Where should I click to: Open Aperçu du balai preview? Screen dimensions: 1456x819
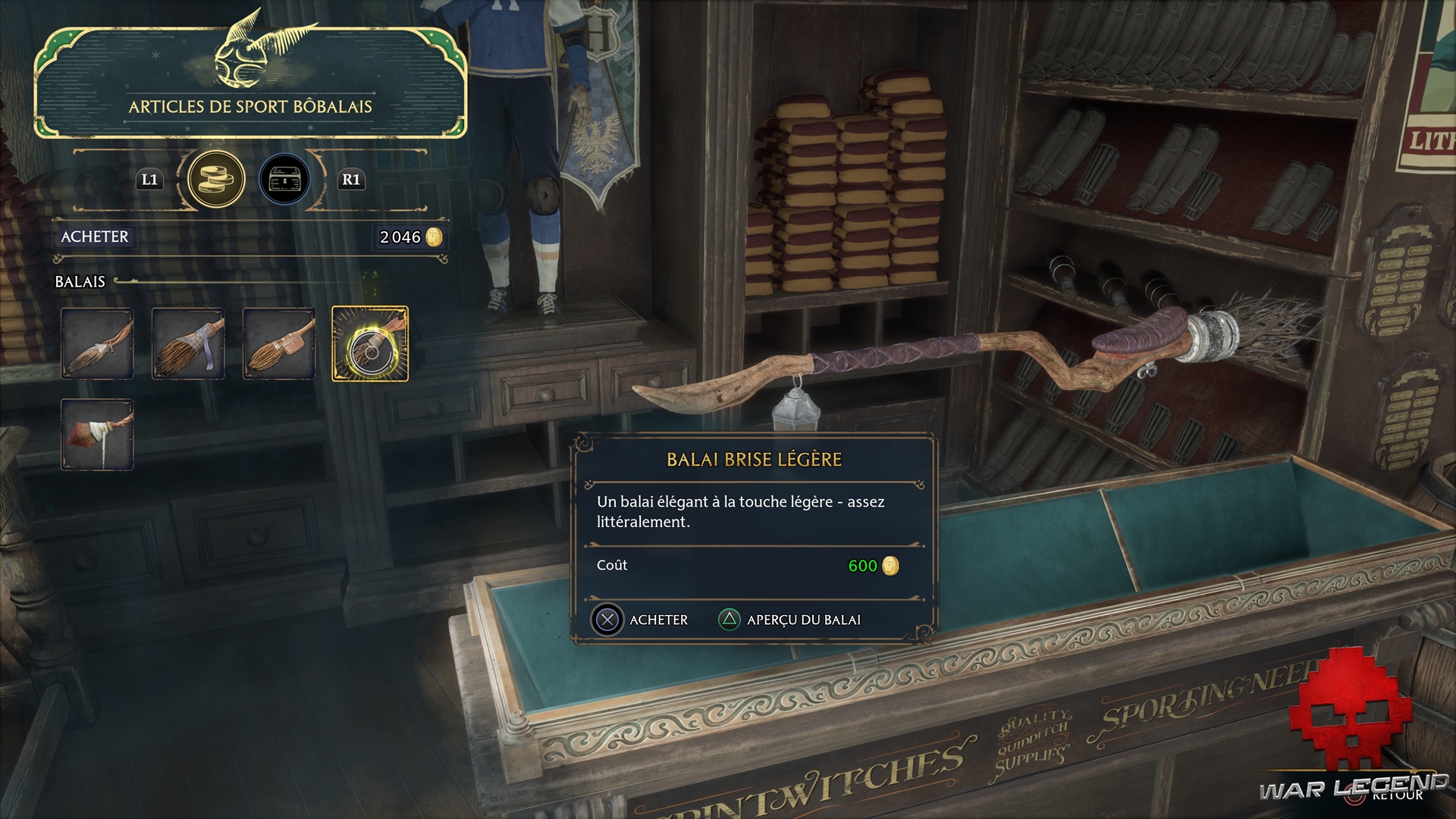[x=789, y=620]
